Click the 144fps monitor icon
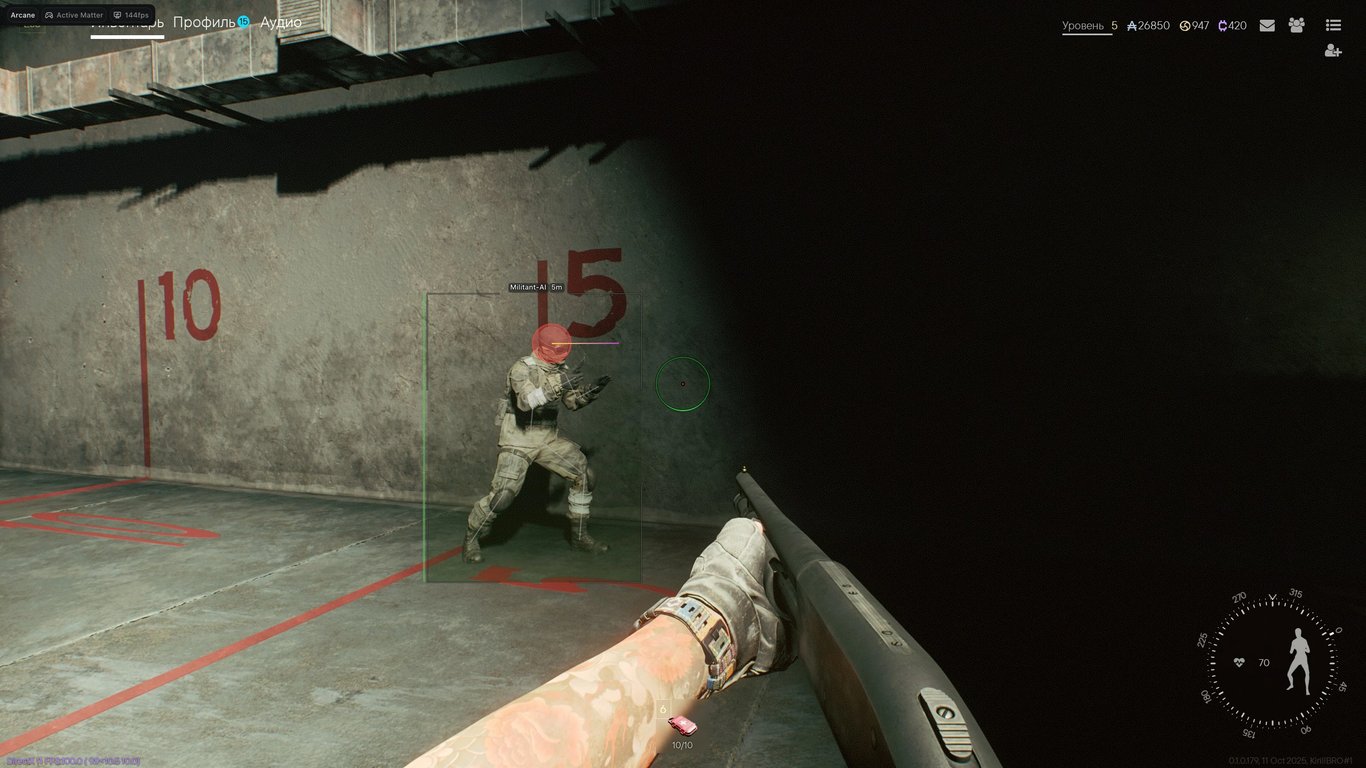Viewport: 1366px width, 768px height. click(117, 15)
